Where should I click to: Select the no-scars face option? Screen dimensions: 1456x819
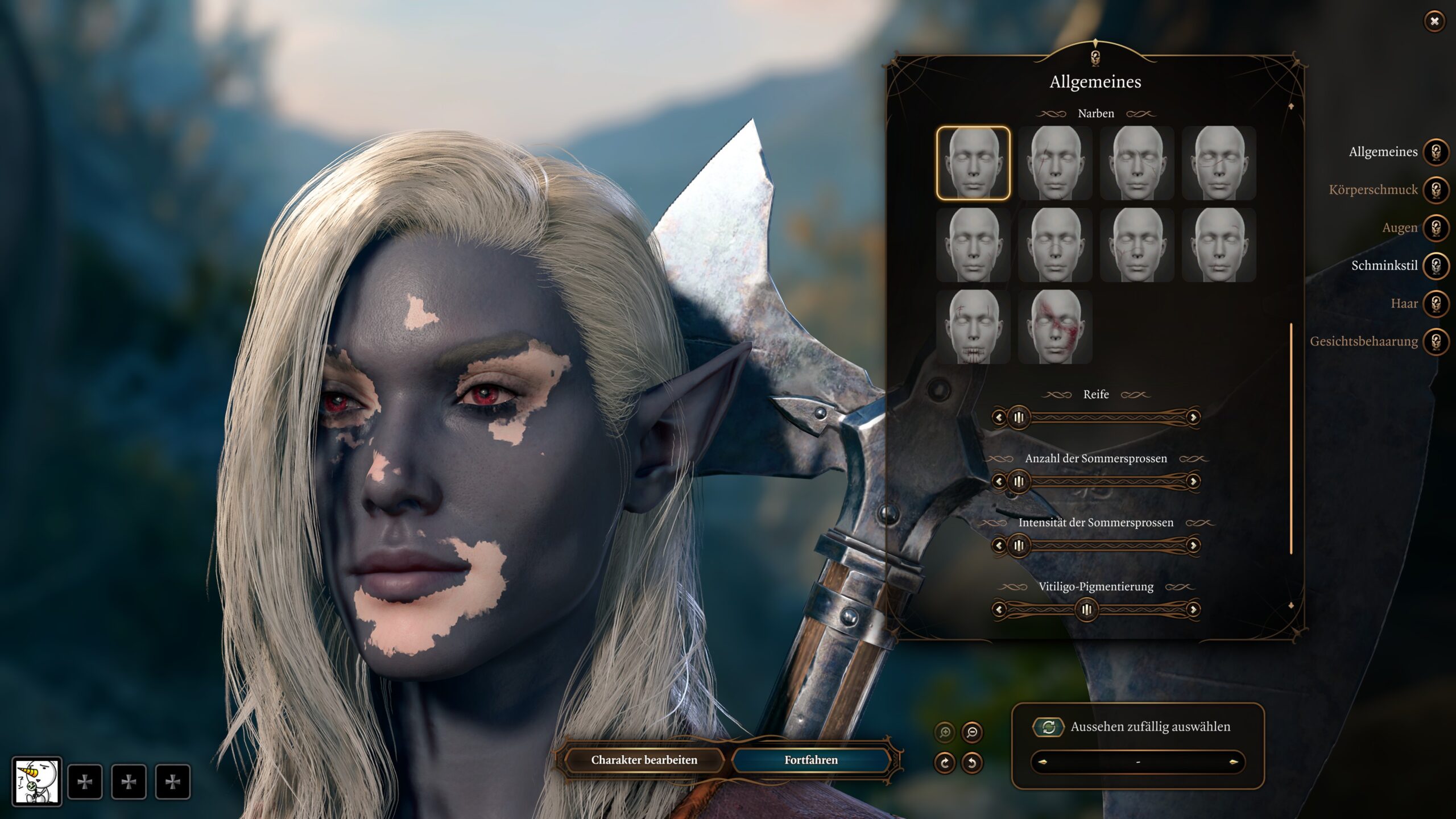(x=973, y=163)
